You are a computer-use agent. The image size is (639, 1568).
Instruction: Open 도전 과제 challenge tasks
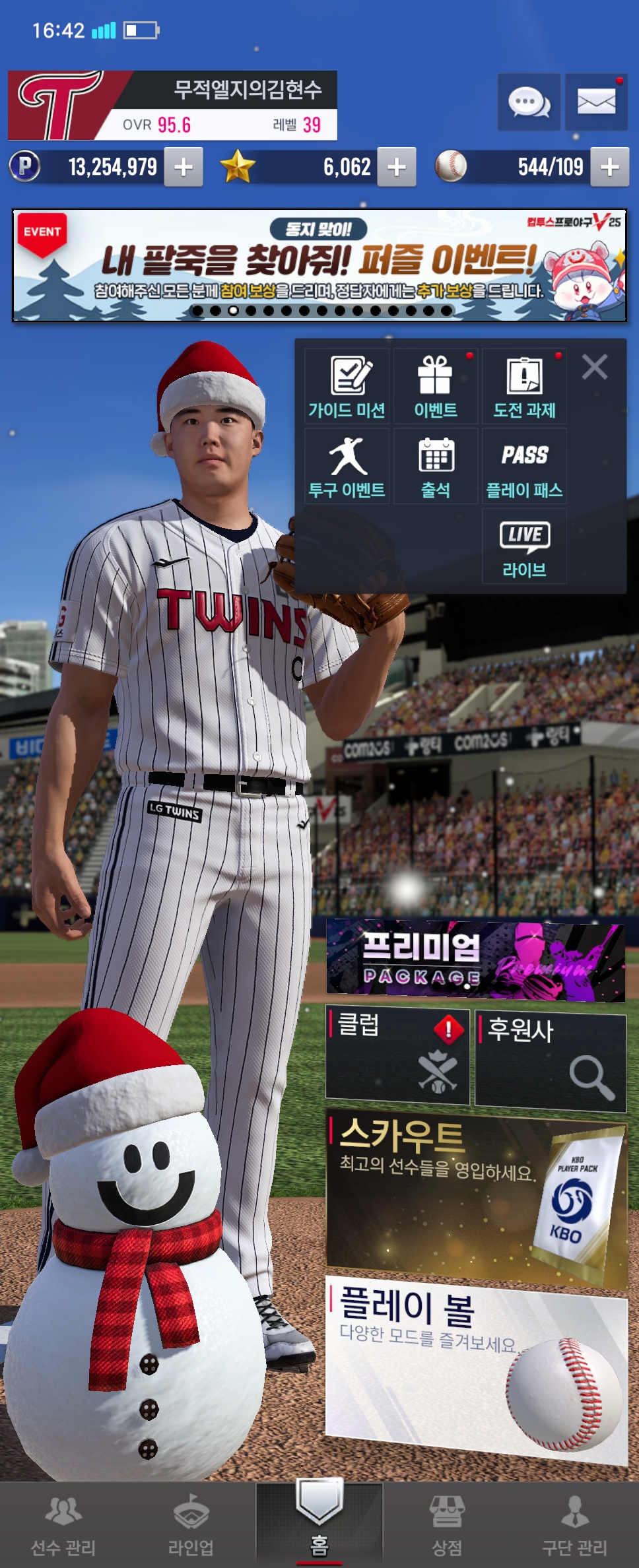[x=525, y=387]
